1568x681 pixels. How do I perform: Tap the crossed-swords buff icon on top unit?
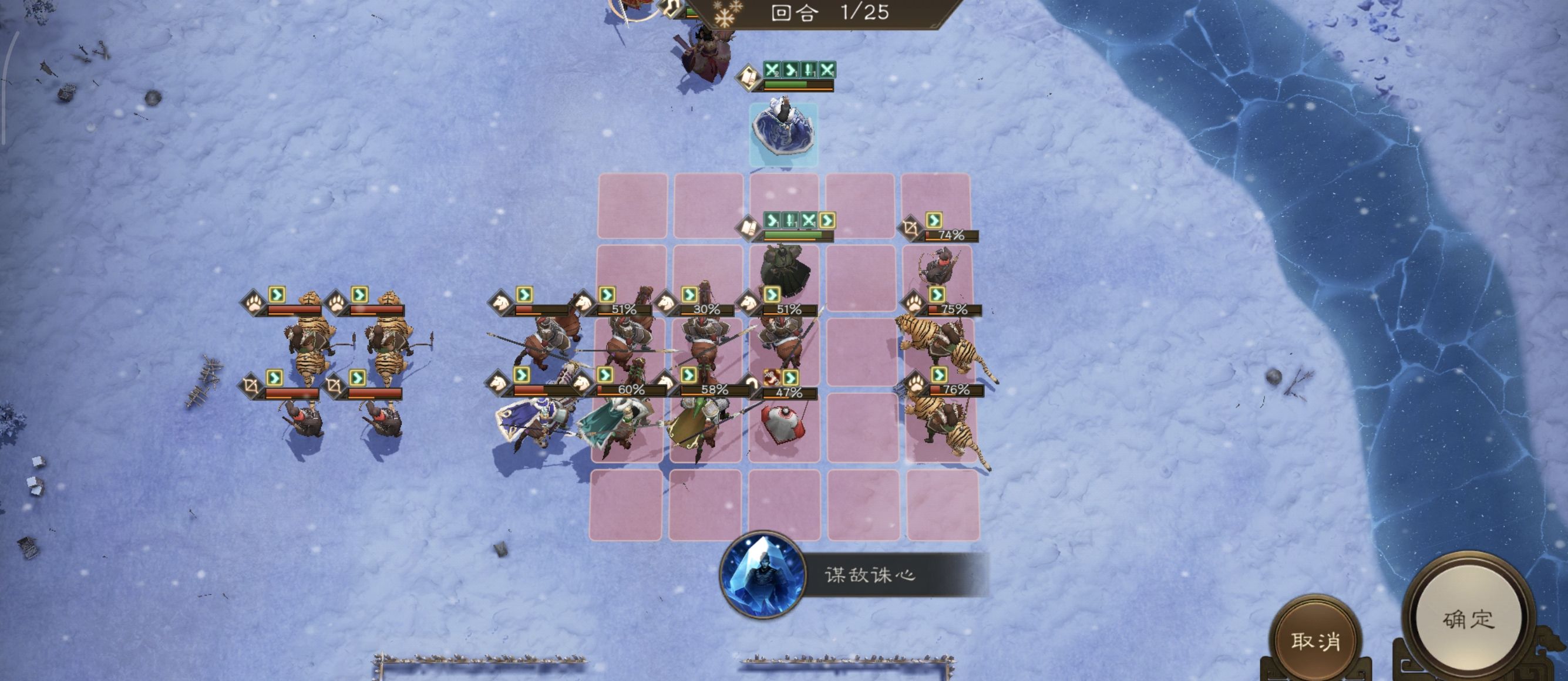pos(770,69)
